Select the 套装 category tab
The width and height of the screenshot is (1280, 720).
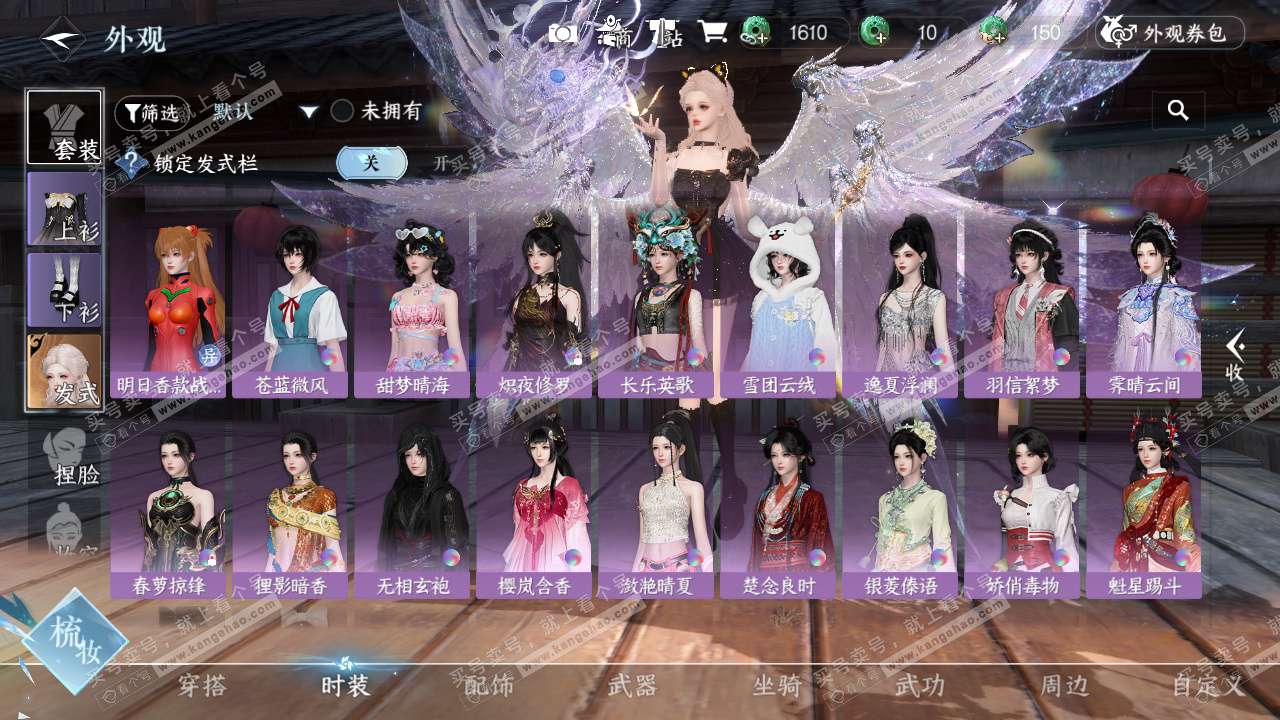(x=65, y=127)
